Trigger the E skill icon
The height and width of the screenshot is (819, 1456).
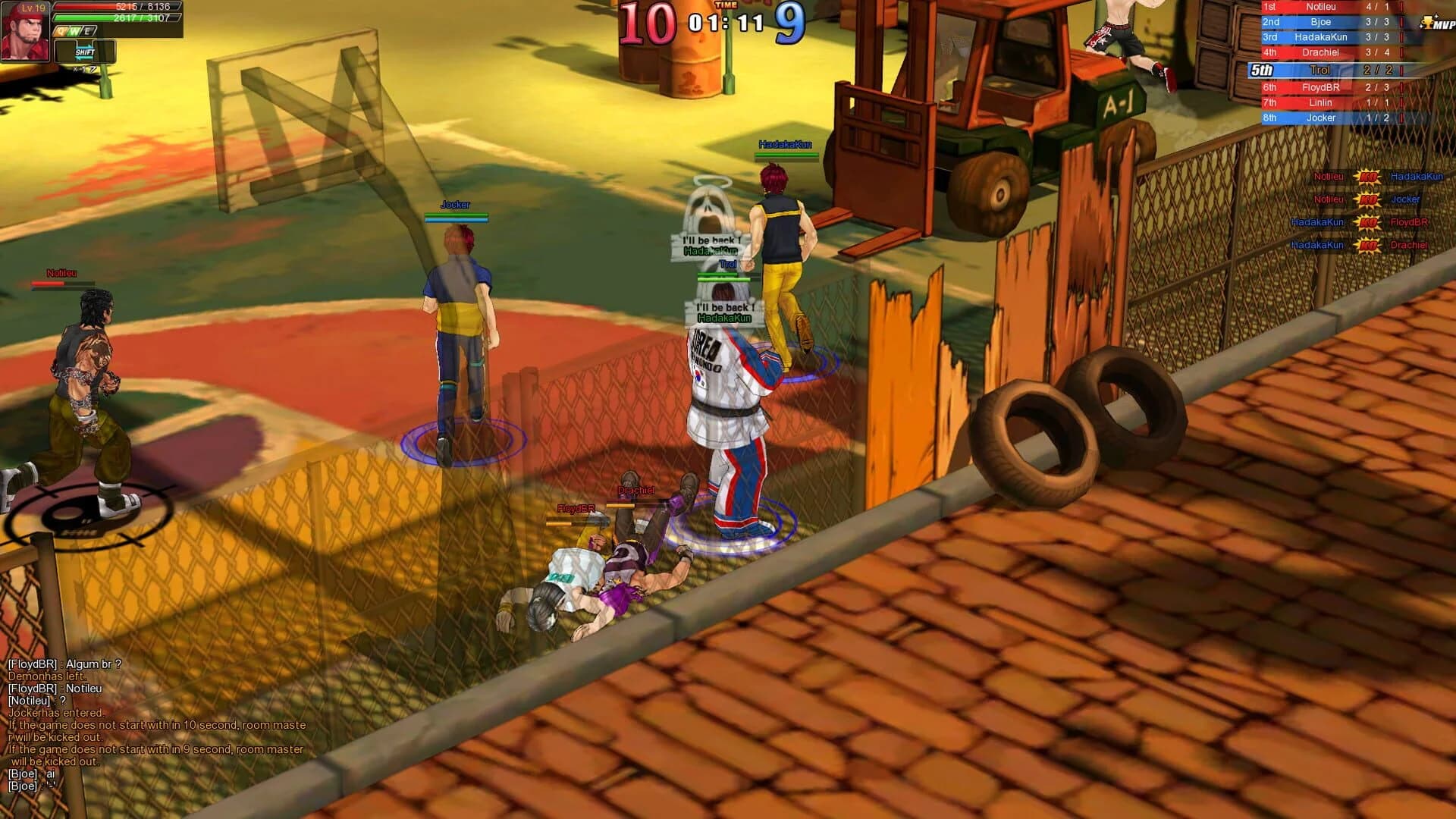86,32
